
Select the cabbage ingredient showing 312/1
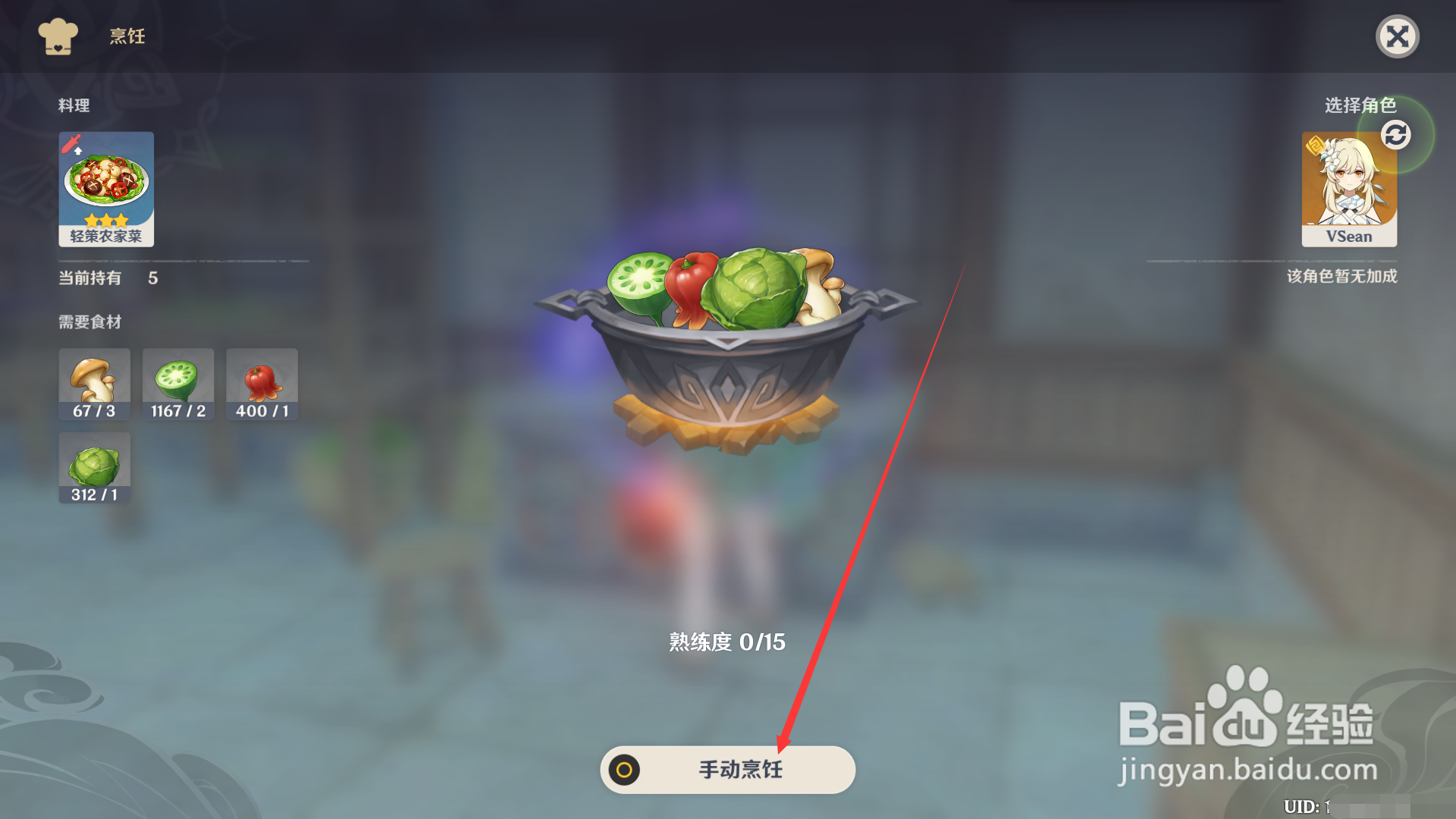coord(94,468)
